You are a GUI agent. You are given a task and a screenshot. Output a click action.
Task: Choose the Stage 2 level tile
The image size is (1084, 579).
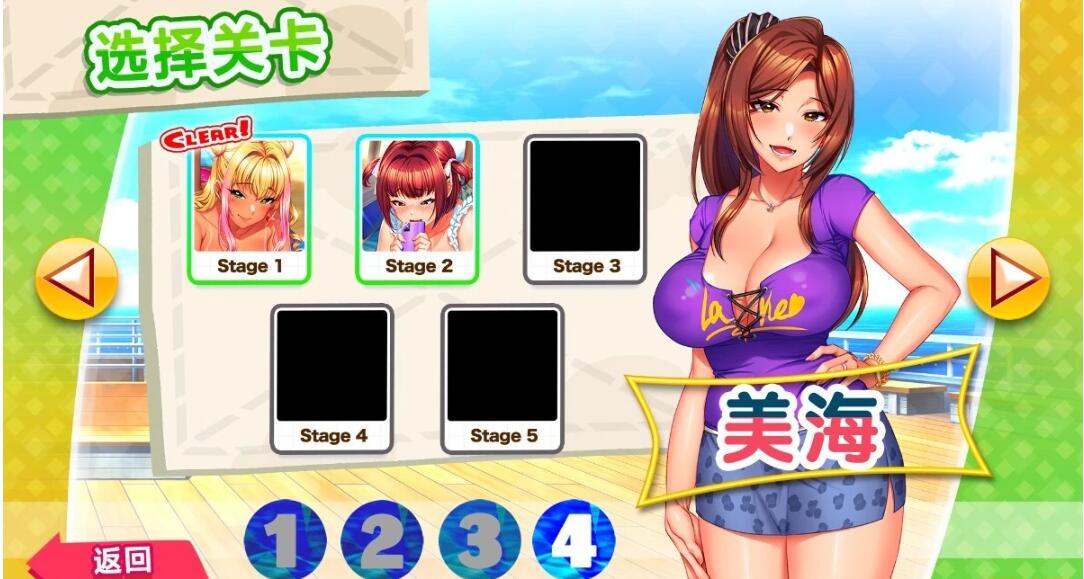point(417,207)
